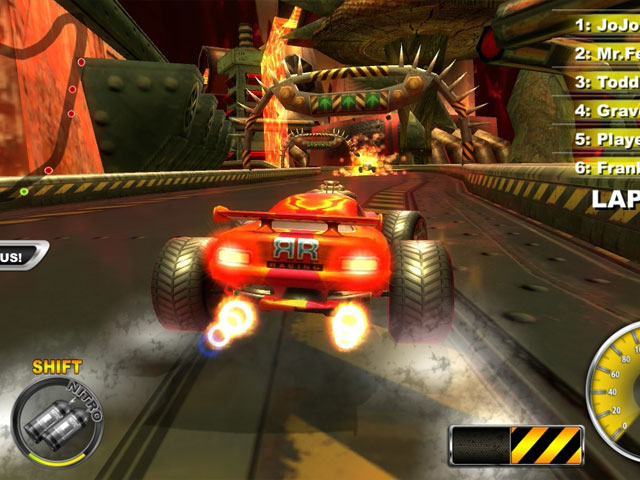Select Todd in the standings list
This screenshot has width=640, height=480.
(x=606, y=81)
